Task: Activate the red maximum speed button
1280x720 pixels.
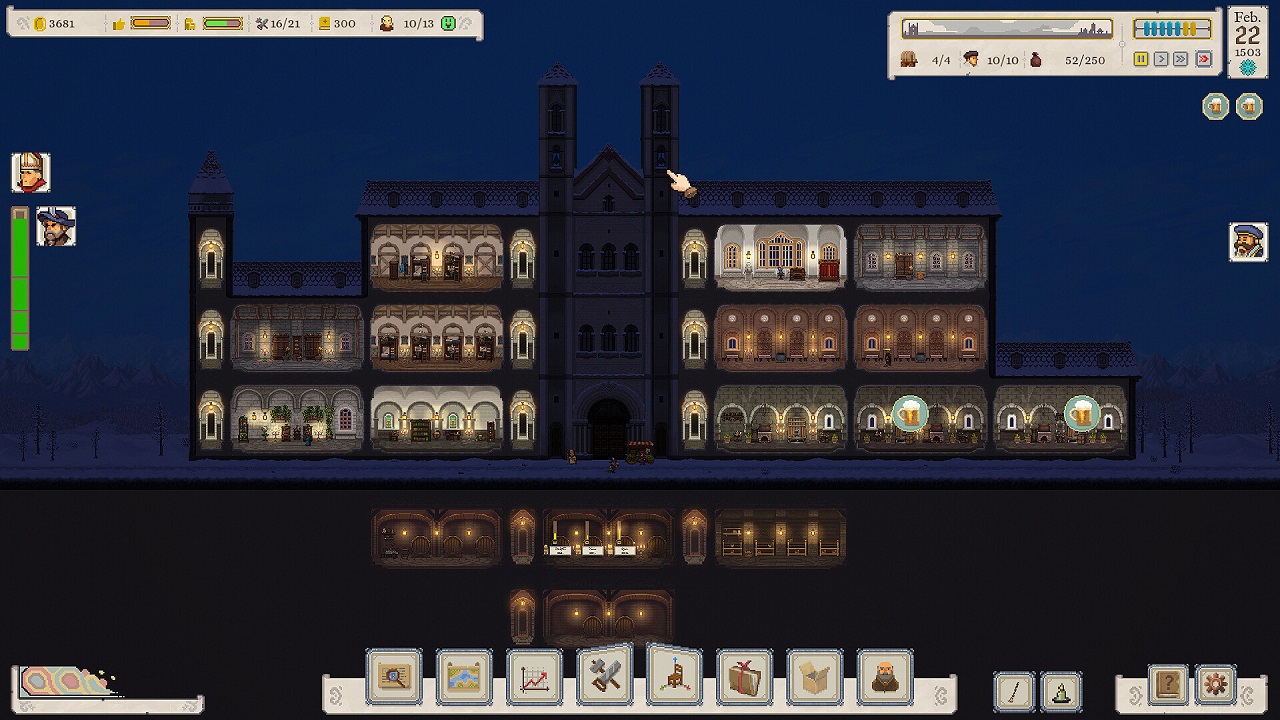Action: coord(1204,59)
